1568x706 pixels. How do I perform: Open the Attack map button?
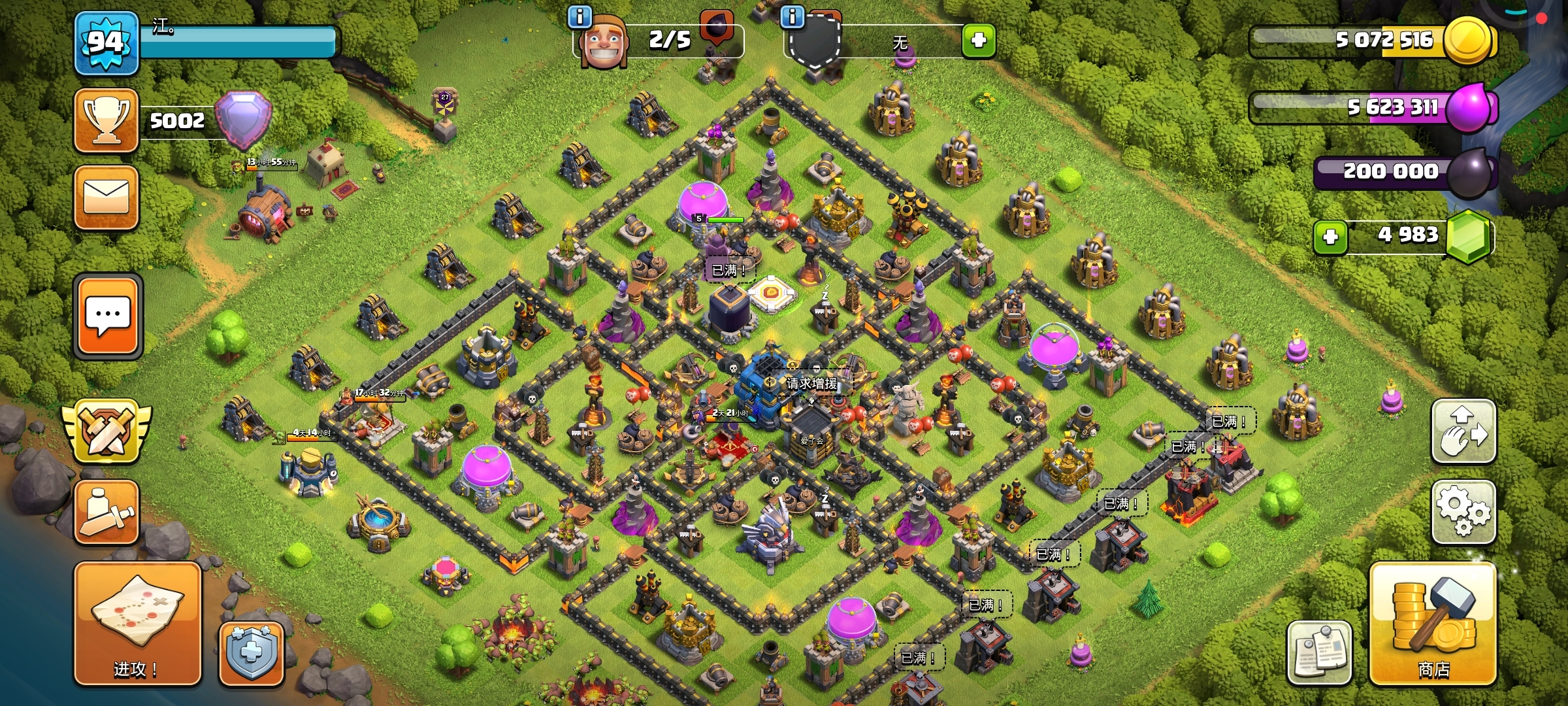pyautogui.click(x=137, y=623)
